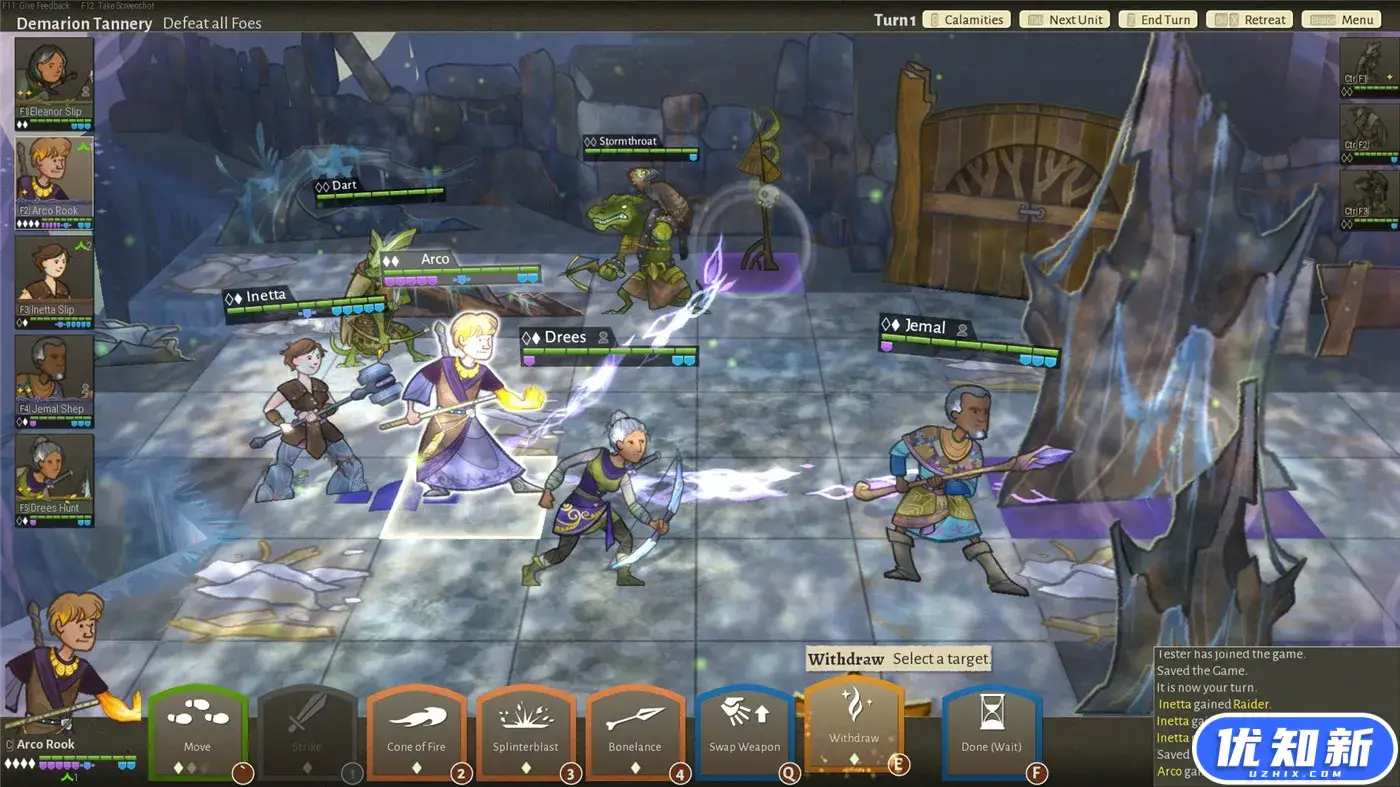This screenshot has height=787, width=1400.
Task: Click the top enemy portrait
Action: [1367, 66]
